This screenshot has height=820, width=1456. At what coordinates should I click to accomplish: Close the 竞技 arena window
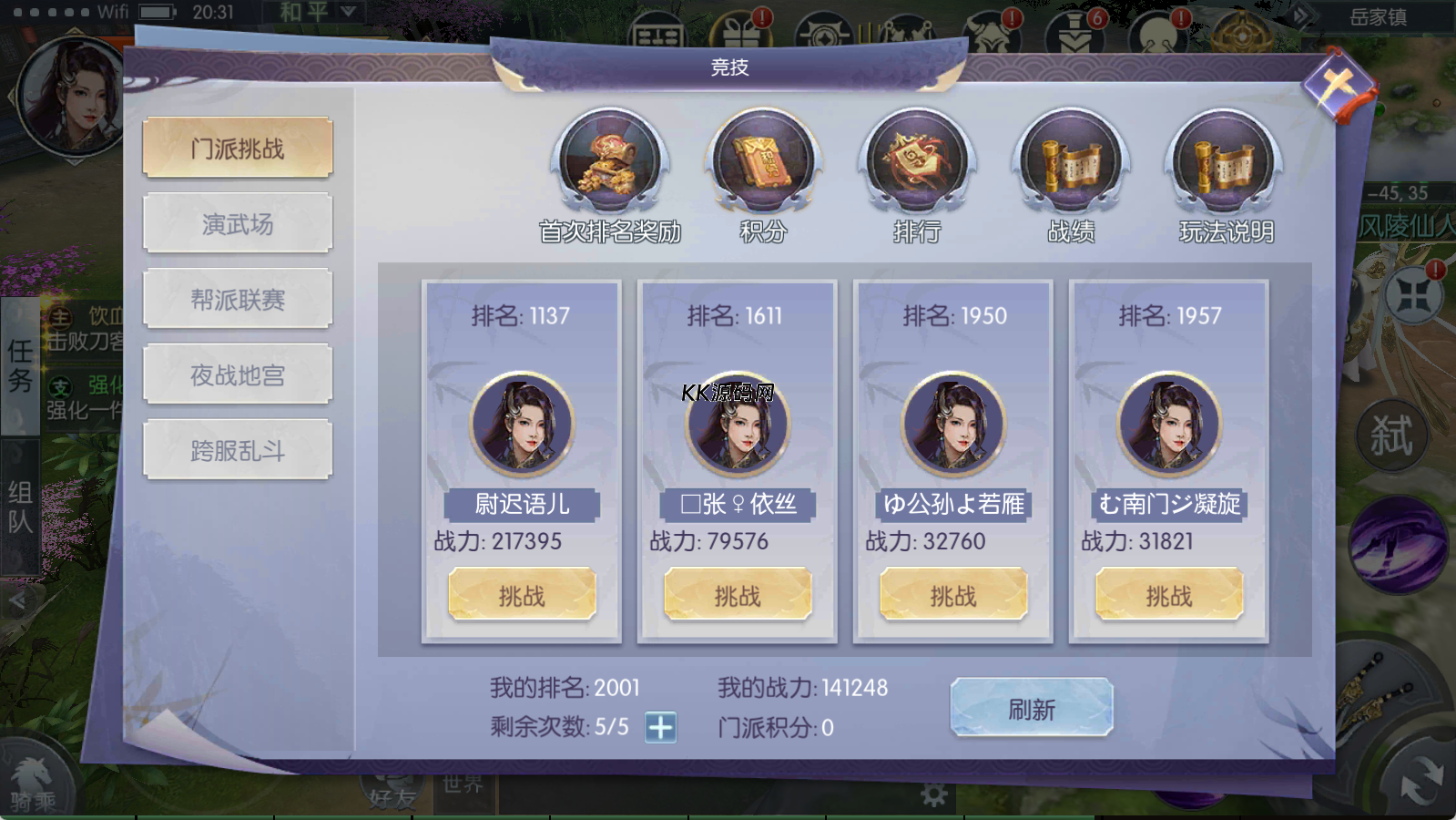[x=1338, y=87]
